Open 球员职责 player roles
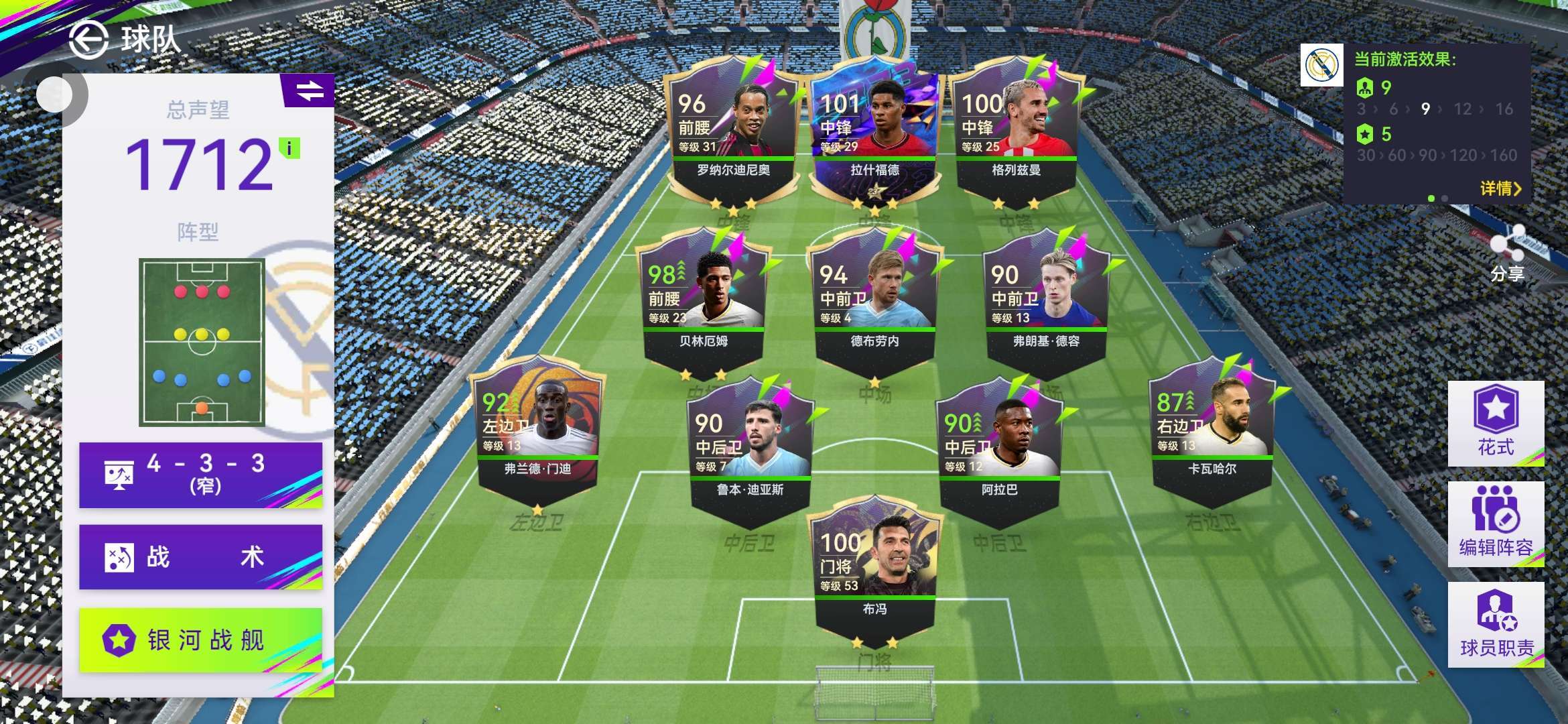Image resolution: width=1568 pixels, height=724 pixels. (x=1496, y=625)
